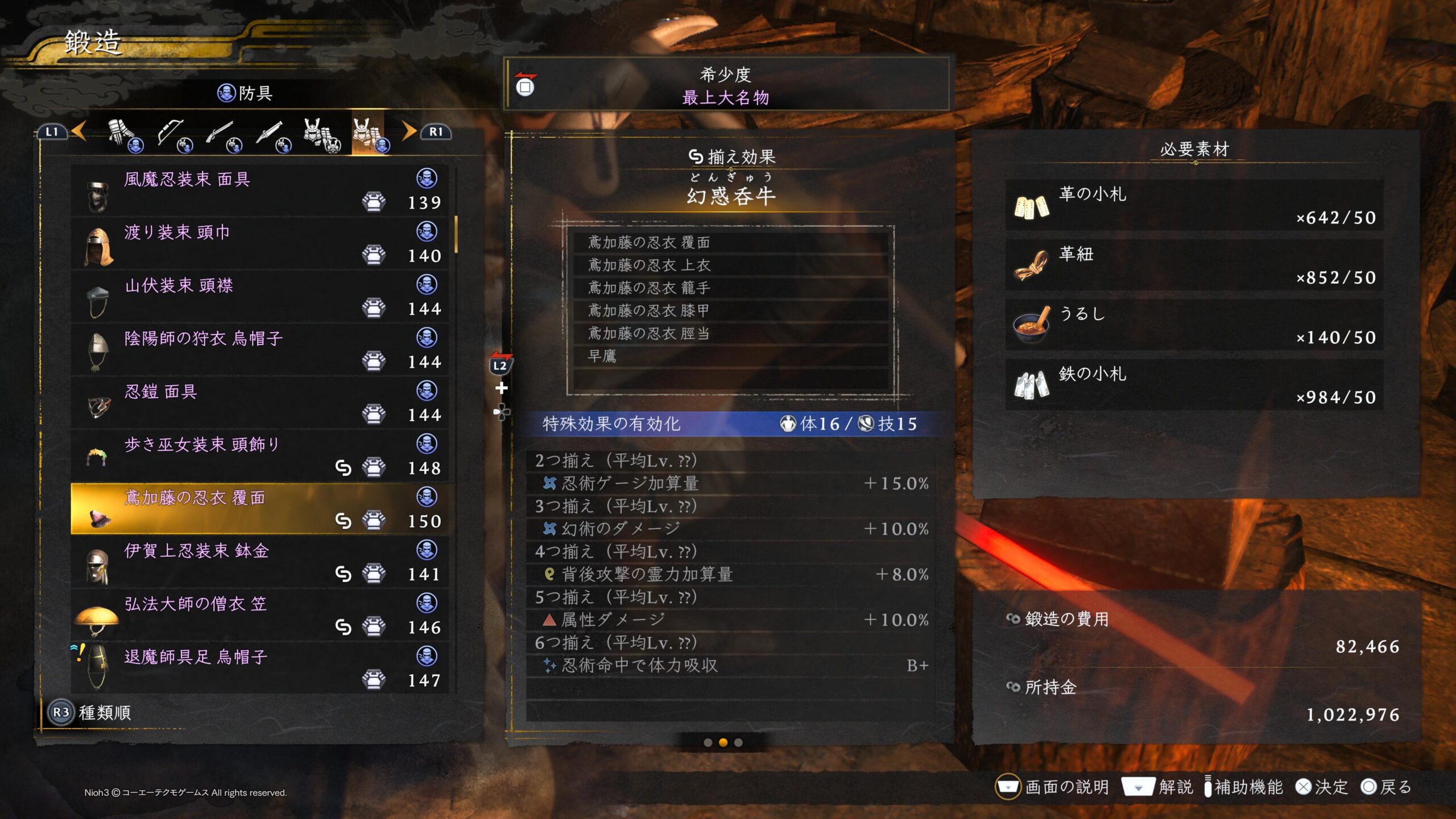Click the left orange category arrow

tap(80, 131)
